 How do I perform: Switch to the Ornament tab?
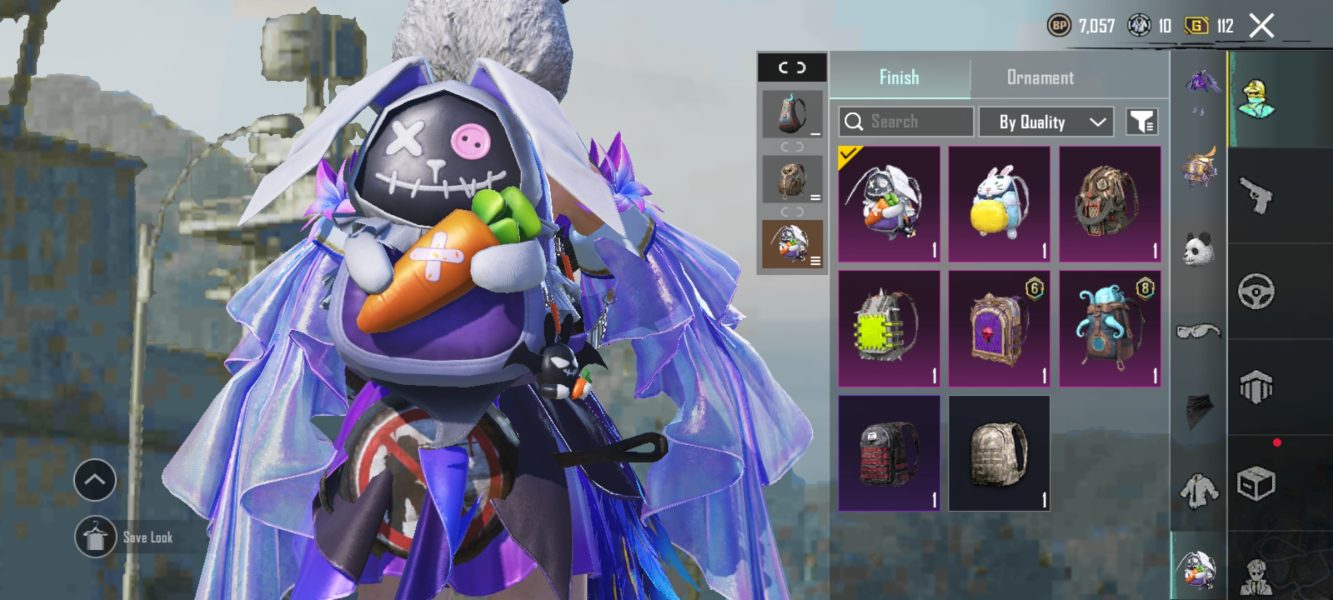coord(1040,77)
